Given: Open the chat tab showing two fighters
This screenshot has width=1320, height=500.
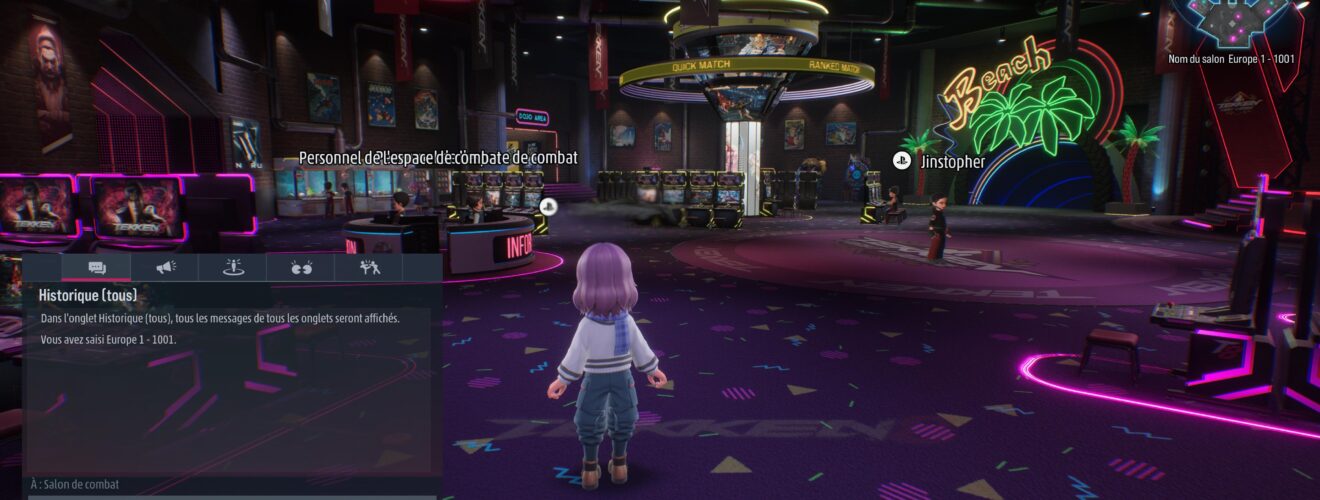Looking at the screenshot, I should coord(369,267).
